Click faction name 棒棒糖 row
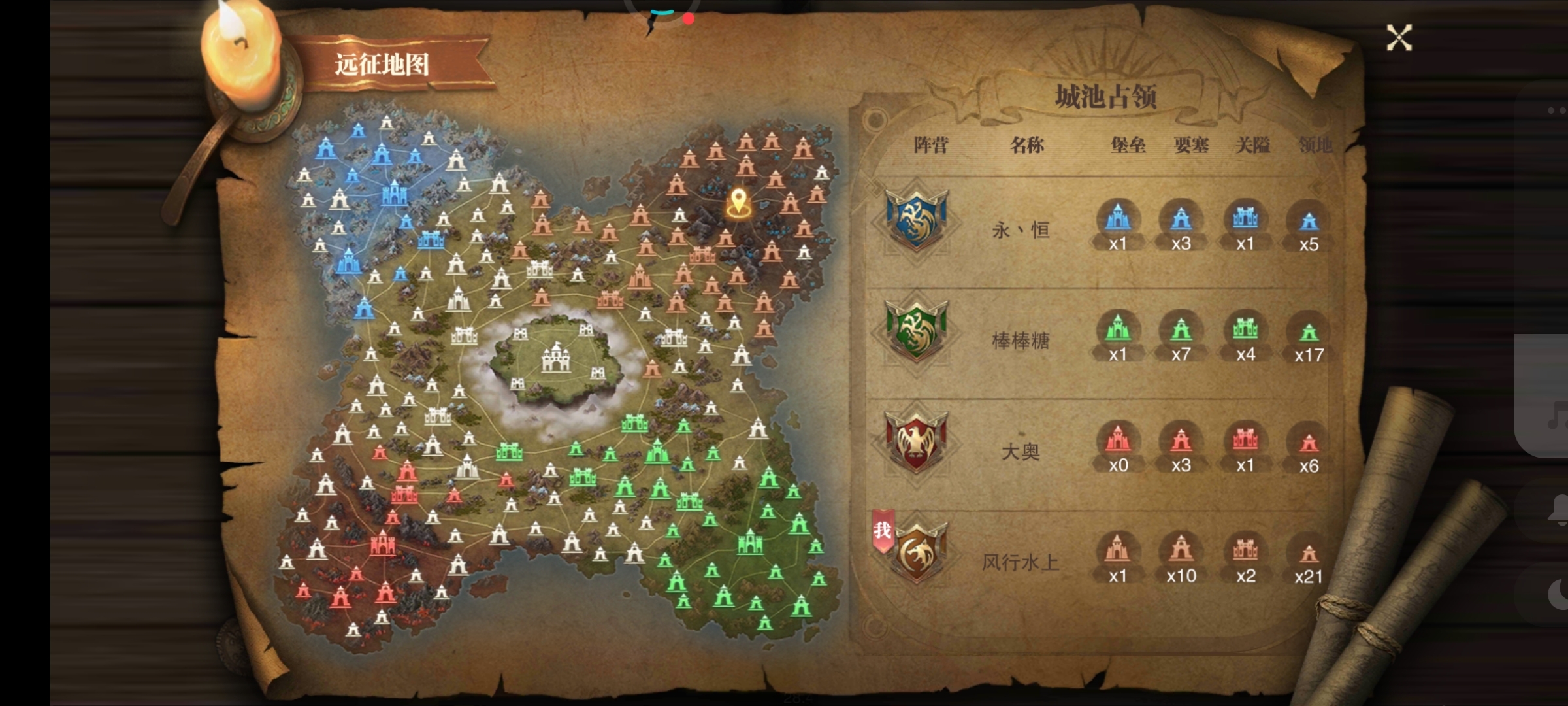The width and height of the screenshot is (1568, 706). coord(1021,341)
